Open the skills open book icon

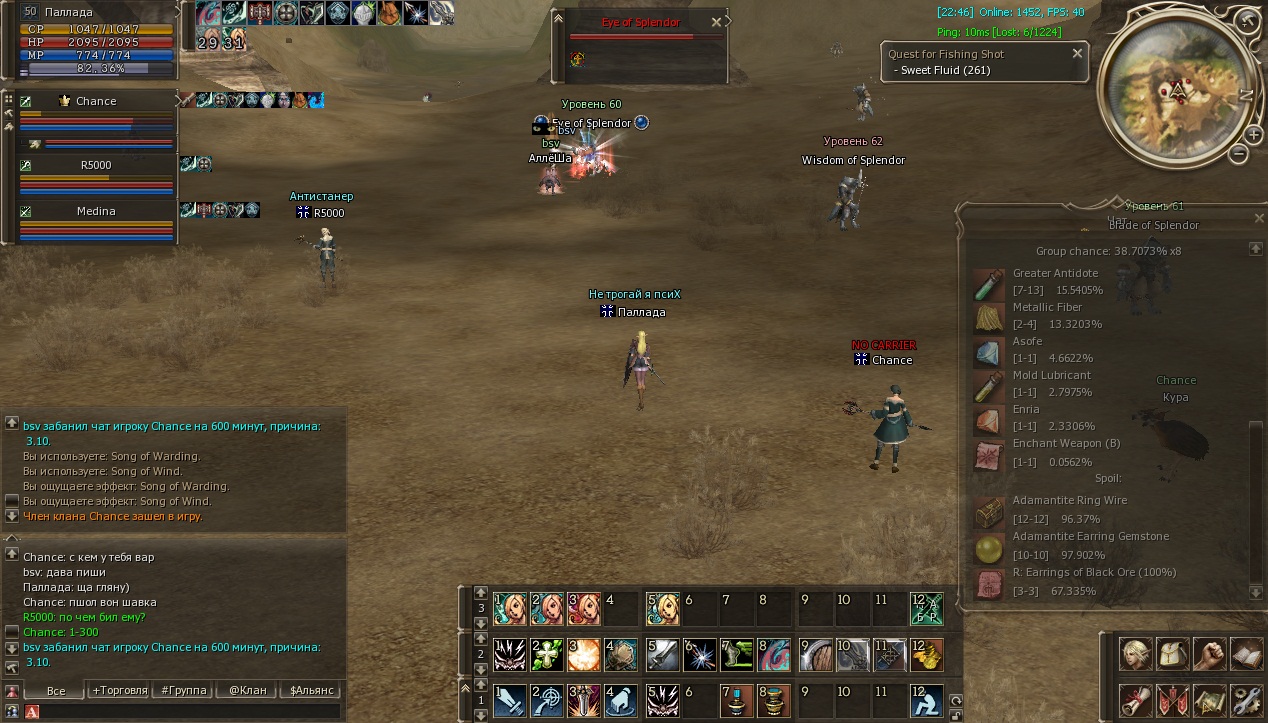[x=1246, y=653]
